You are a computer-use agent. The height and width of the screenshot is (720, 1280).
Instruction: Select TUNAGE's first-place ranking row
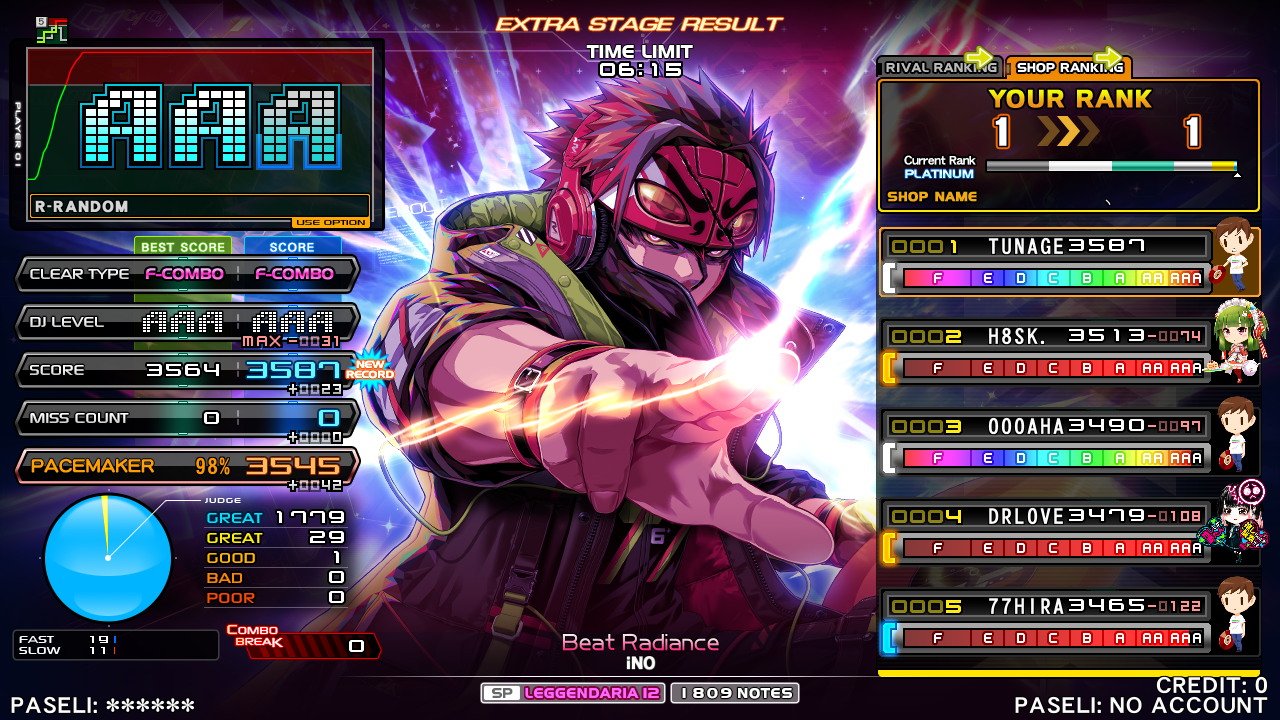1046,262
